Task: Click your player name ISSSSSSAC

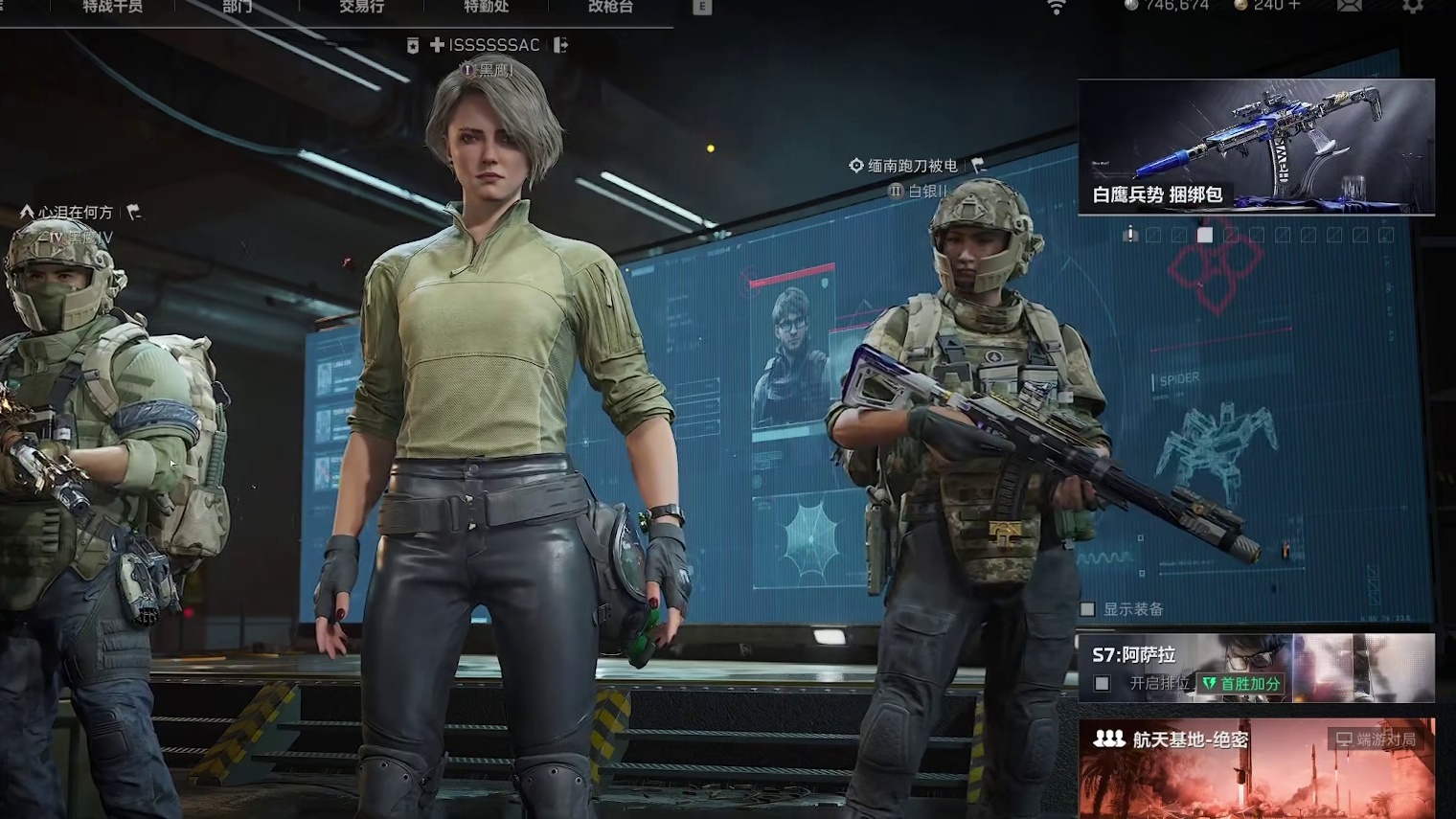Action: tap(493, 45)
